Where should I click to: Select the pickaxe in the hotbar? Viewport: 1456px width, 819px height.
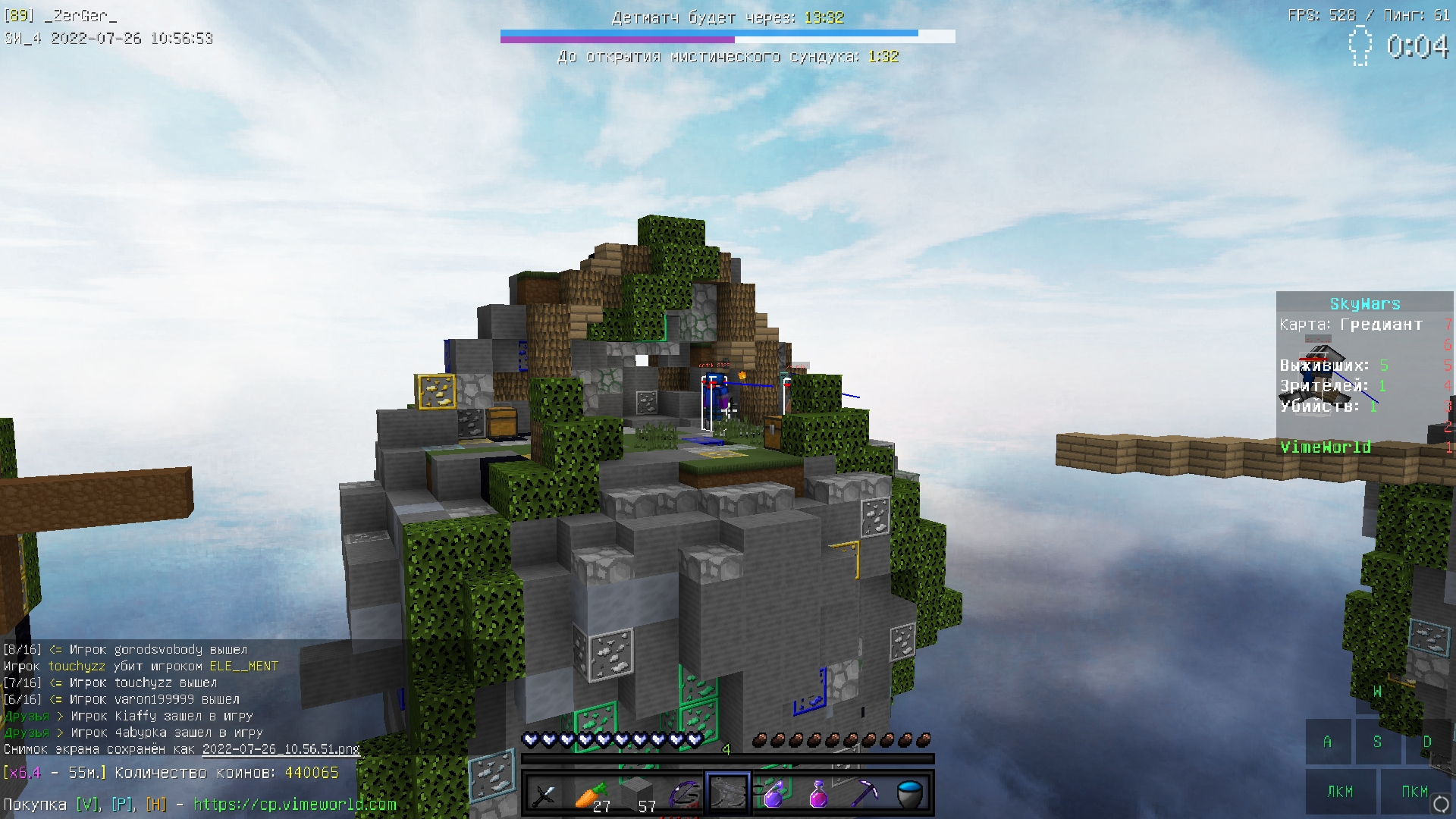(864, 792)
